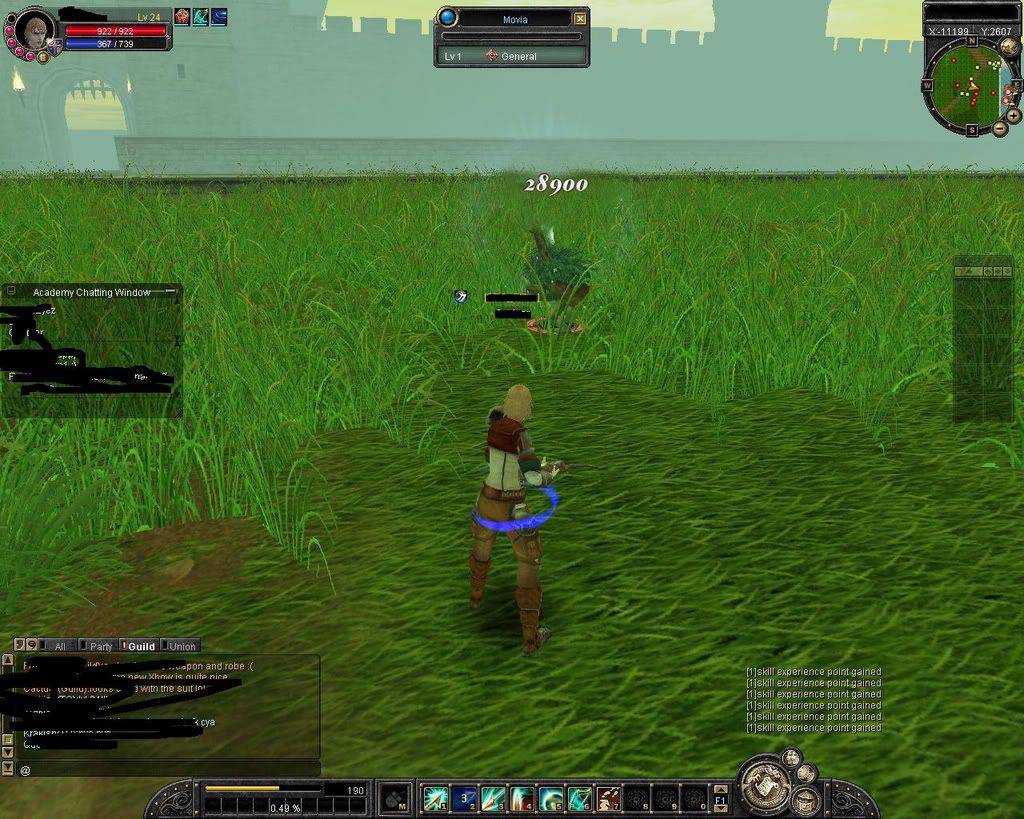Switch hotbar page with the F1 up arrow

pyautogui.click(x=721, y=790)
